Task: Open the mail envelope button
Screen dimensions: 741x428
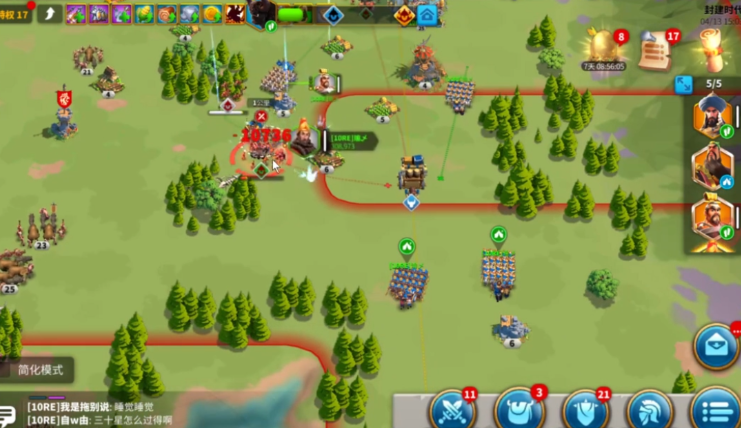Action: point(716,345)
